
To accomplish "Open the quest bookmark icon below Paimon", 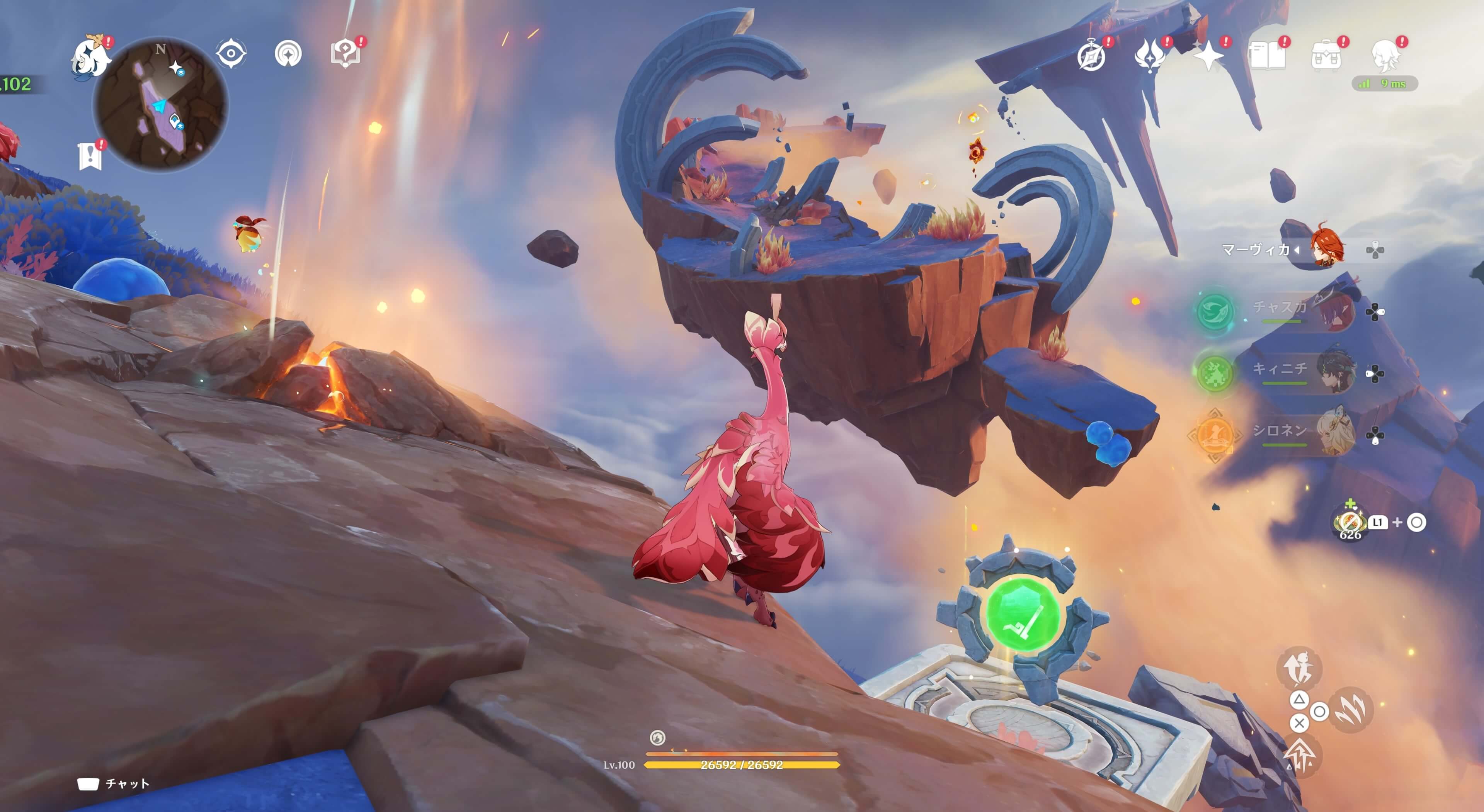I will pos(90,156).
